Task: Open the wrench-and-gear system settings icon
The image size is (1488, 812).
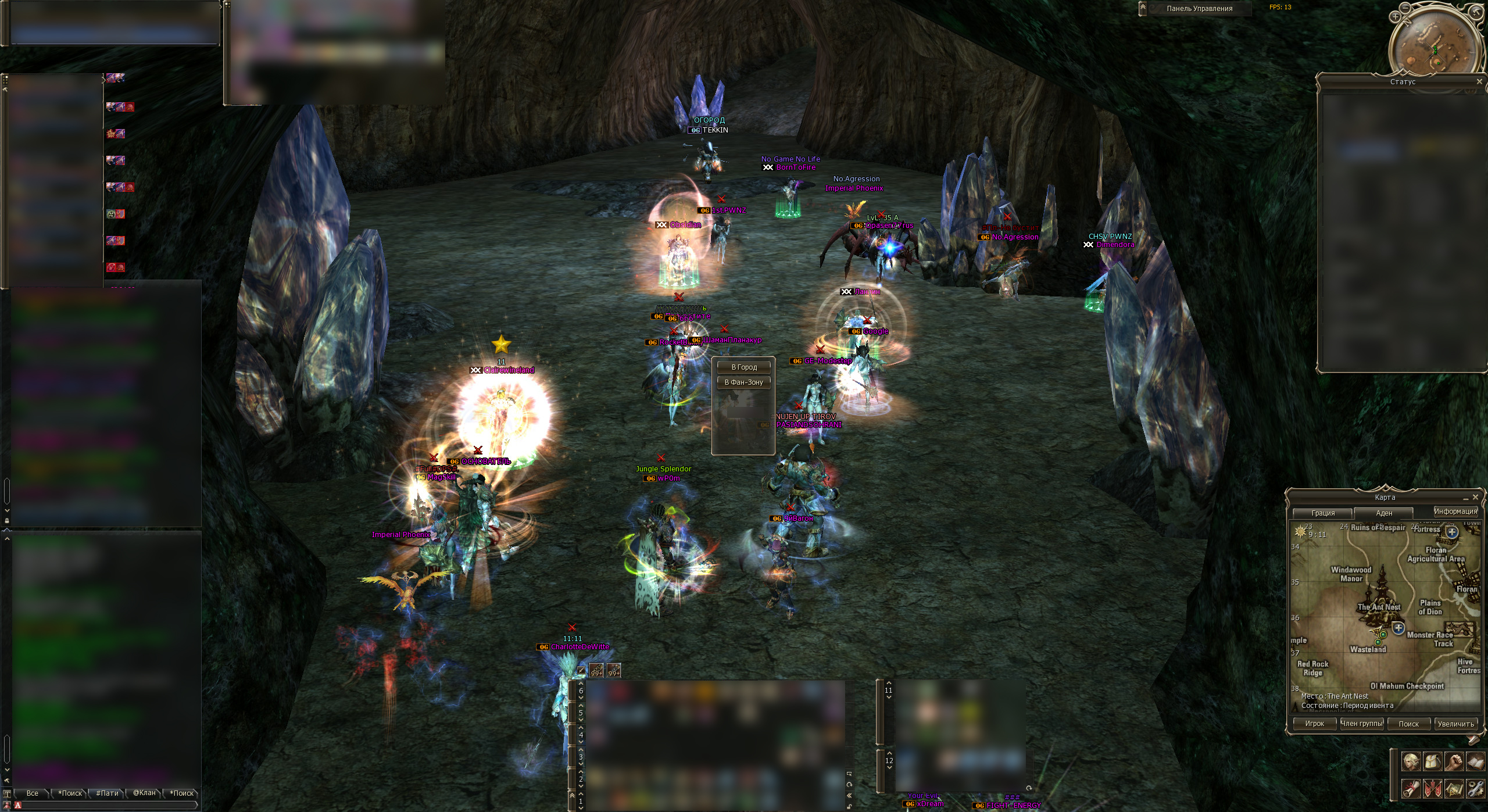Action: [x=1475, y=789]
